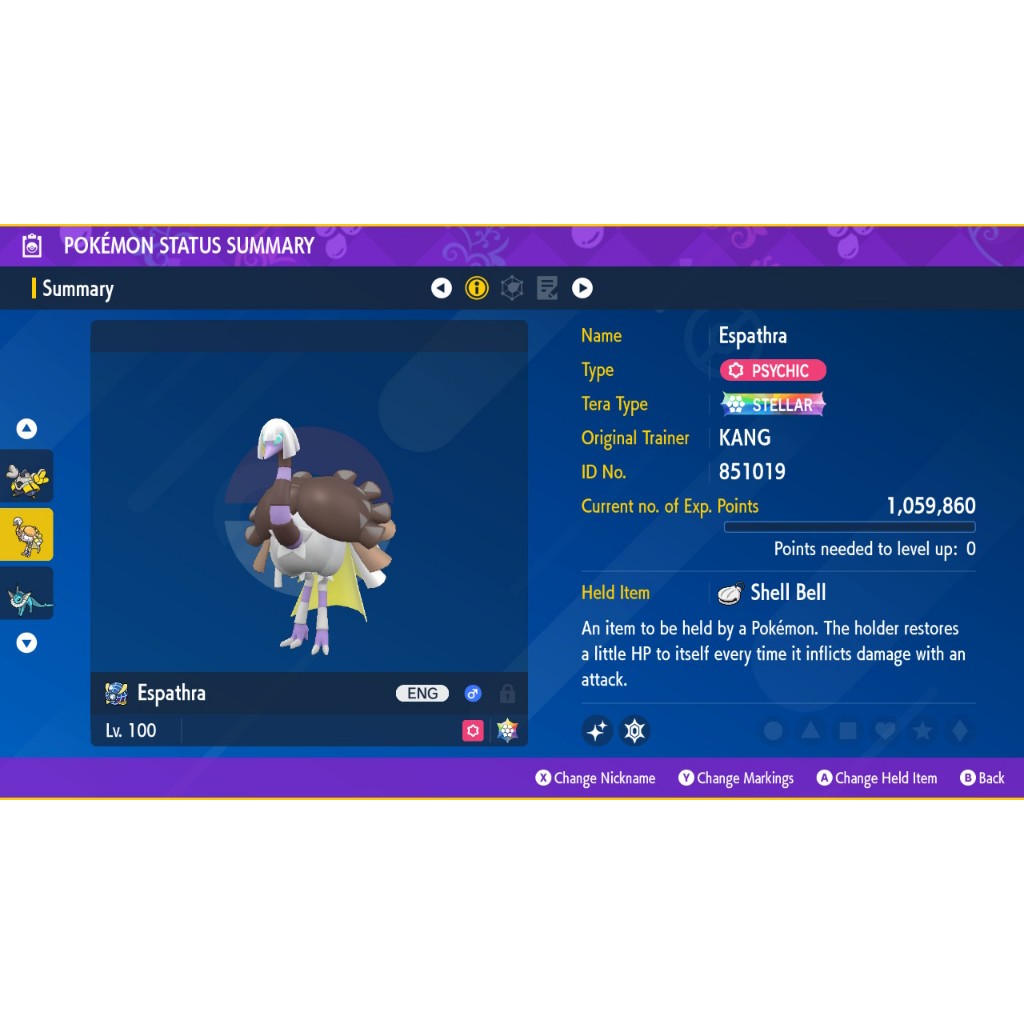Viewport: 1024px width, 1024px height.
Task: Toggle the star marking
Action: 922,731
